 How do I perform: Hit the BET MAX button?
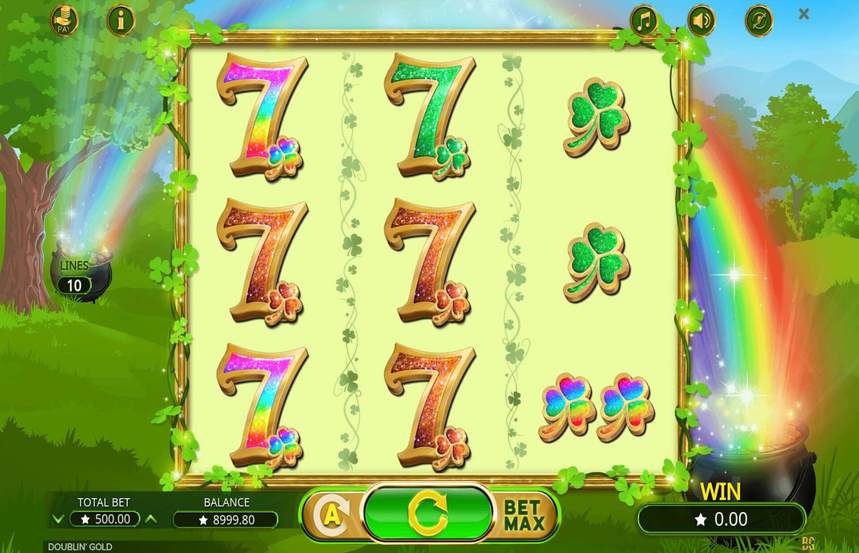pyautogui.click(x=523, y=514)
